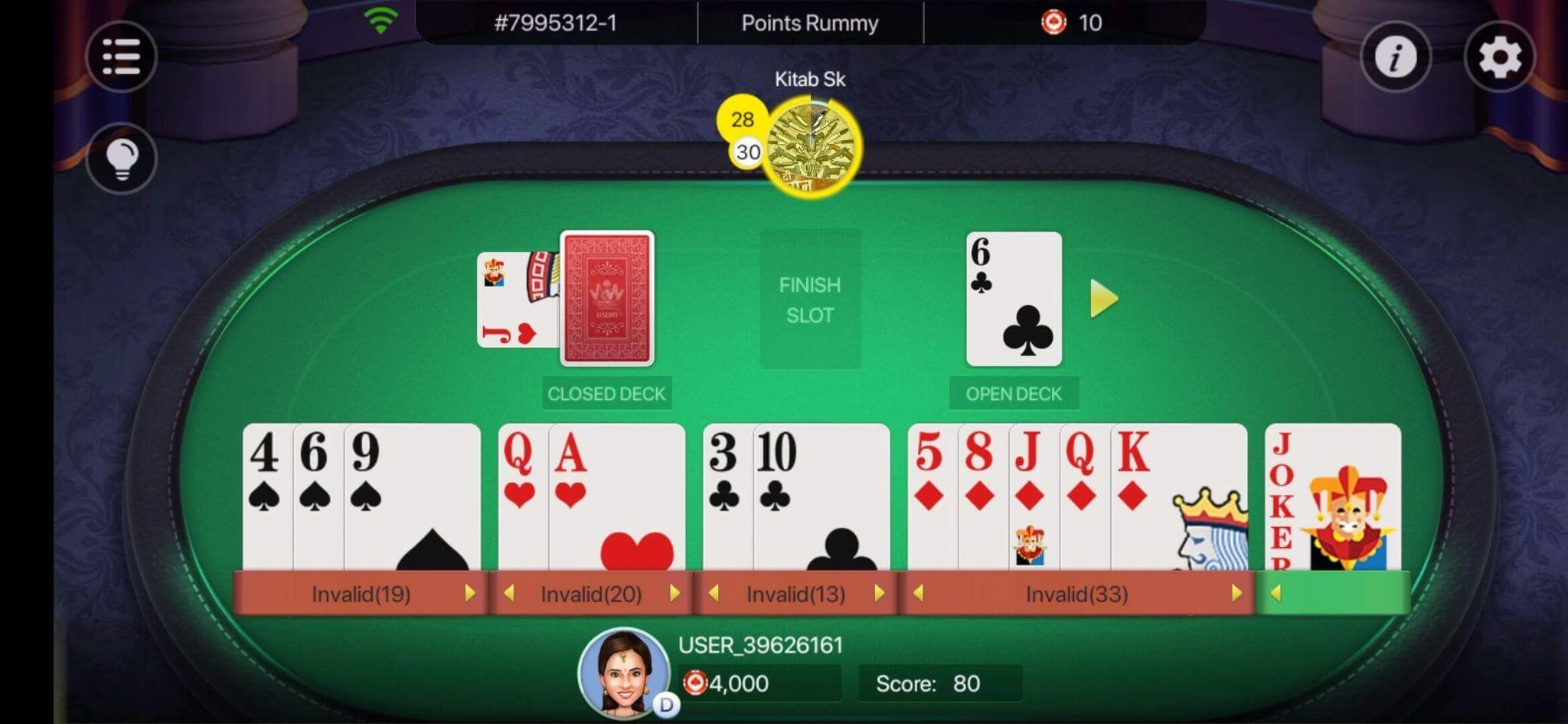The width and height of the screenshot is (1568, 724).
Task: Tap the hint light bulb icon
Action: coord(122,159)
